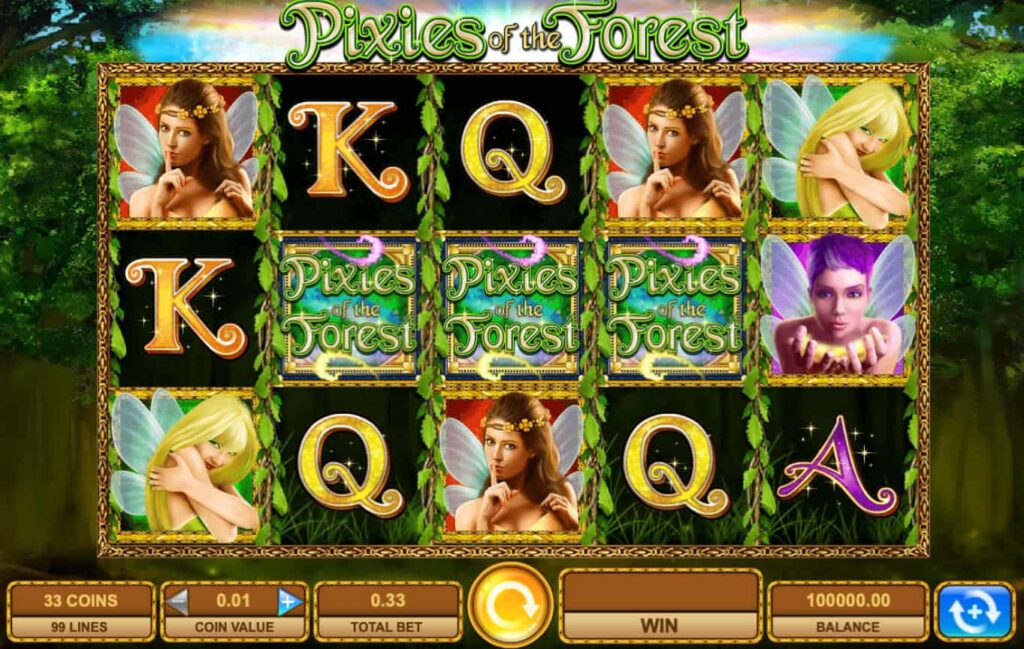Increase the coin value
This screenshot has width=1024, height=649.
pyautogui.click(x=290, y=601)
